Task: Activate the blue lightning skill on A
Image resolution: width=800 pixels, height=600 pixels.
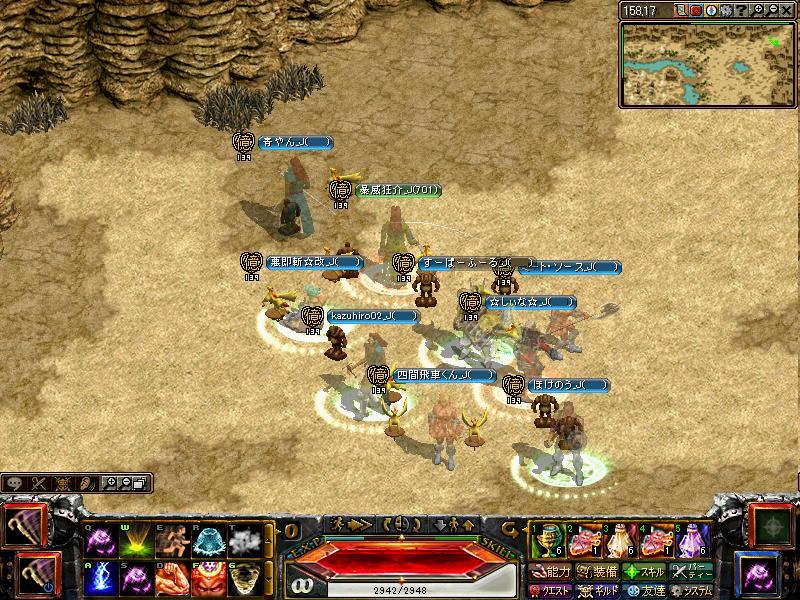Action: [x=103, y=579]
